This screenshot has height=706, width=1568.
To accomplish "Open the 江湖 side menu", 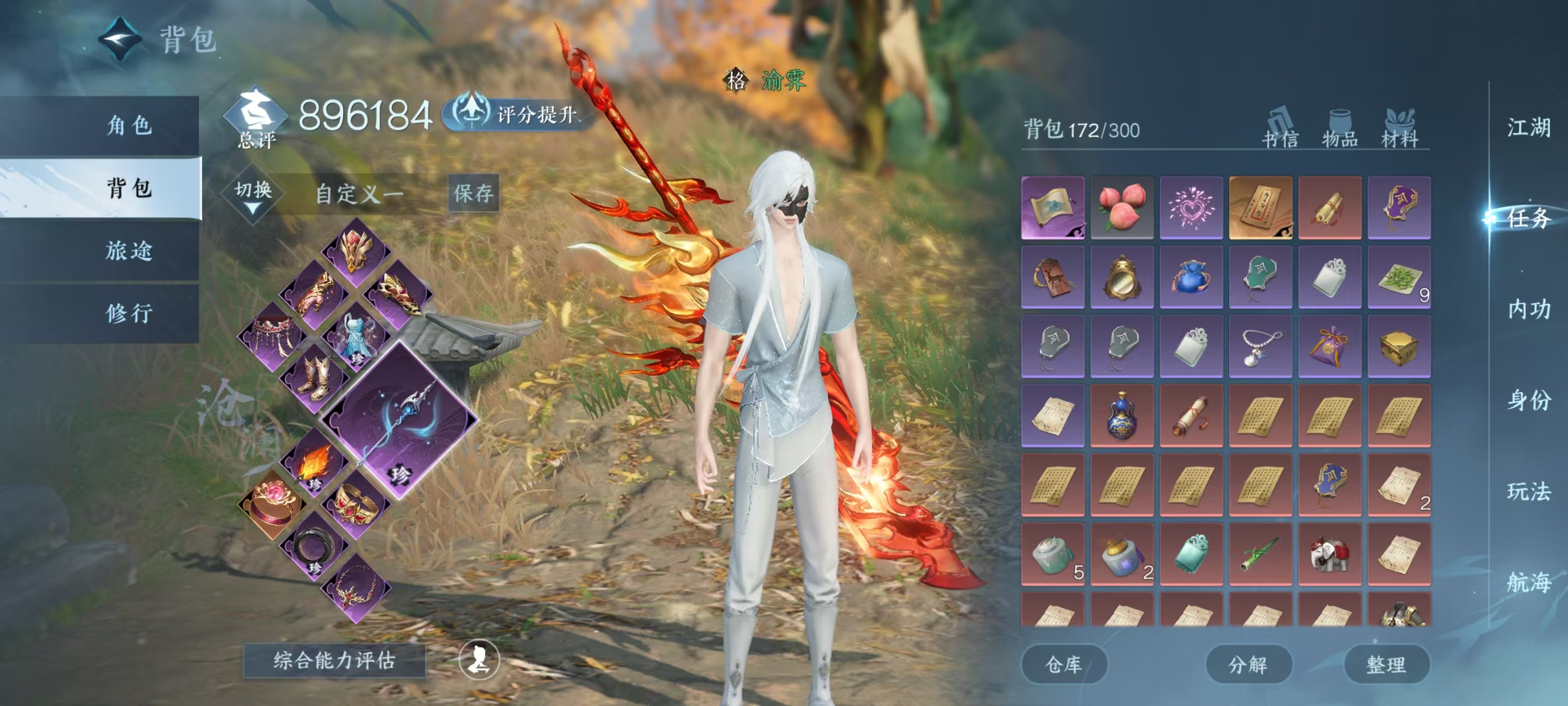I will click(1528, 128).
